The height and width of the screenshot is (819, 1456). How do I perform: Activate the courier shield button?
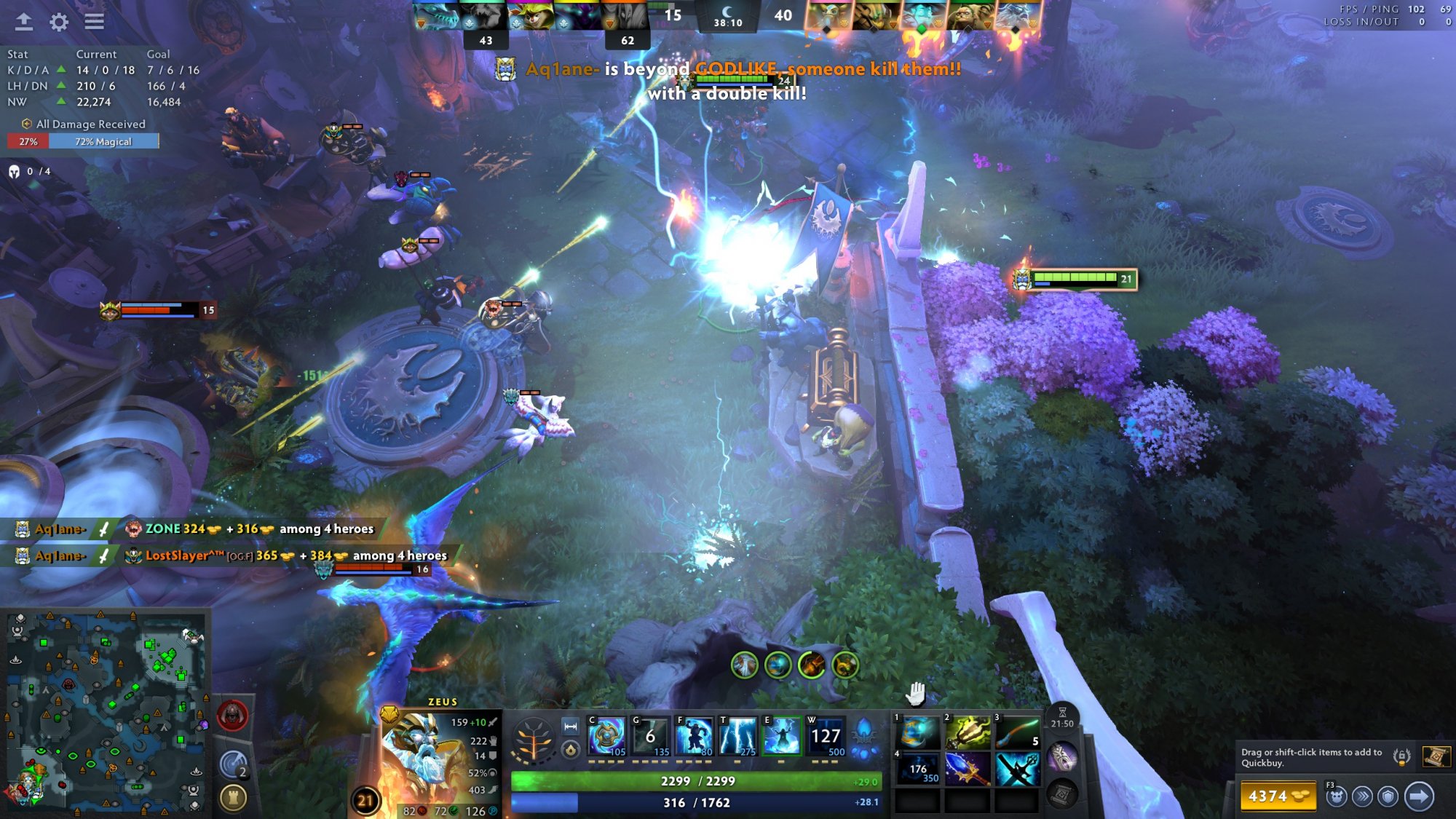tap(1388, 796)
